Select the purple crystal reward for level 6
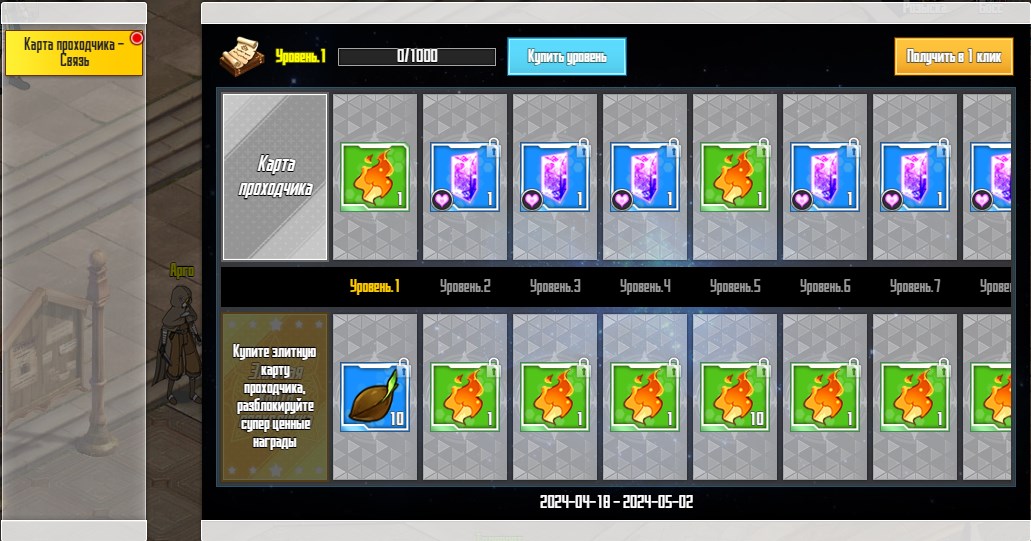 click(x=825, y=177)
